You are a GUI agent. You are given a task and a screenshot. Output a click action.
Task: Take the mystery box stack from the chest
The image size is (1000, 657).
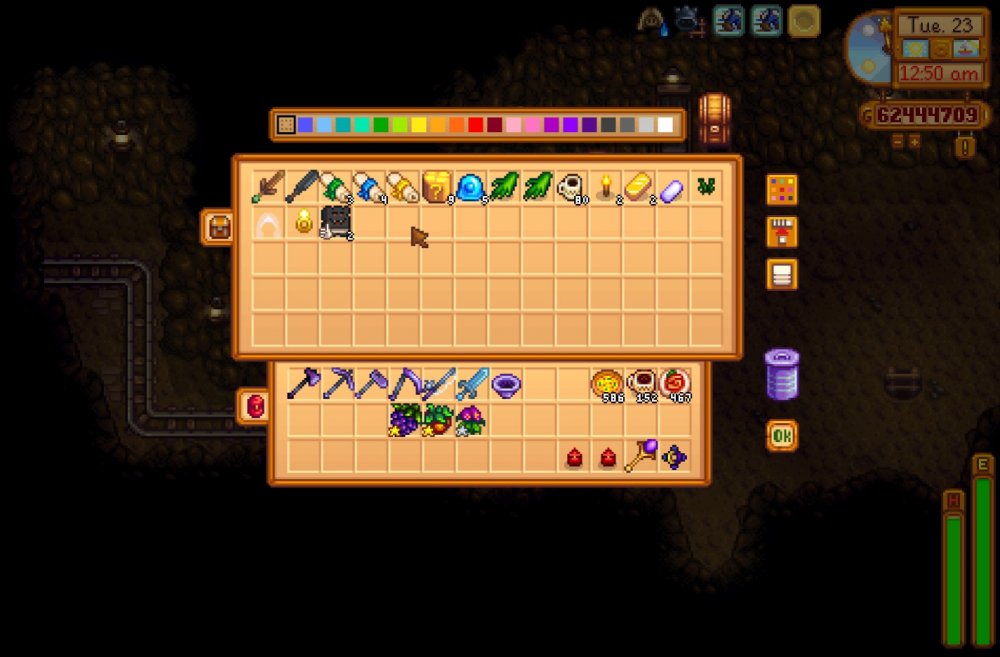(x=436, y=187)
